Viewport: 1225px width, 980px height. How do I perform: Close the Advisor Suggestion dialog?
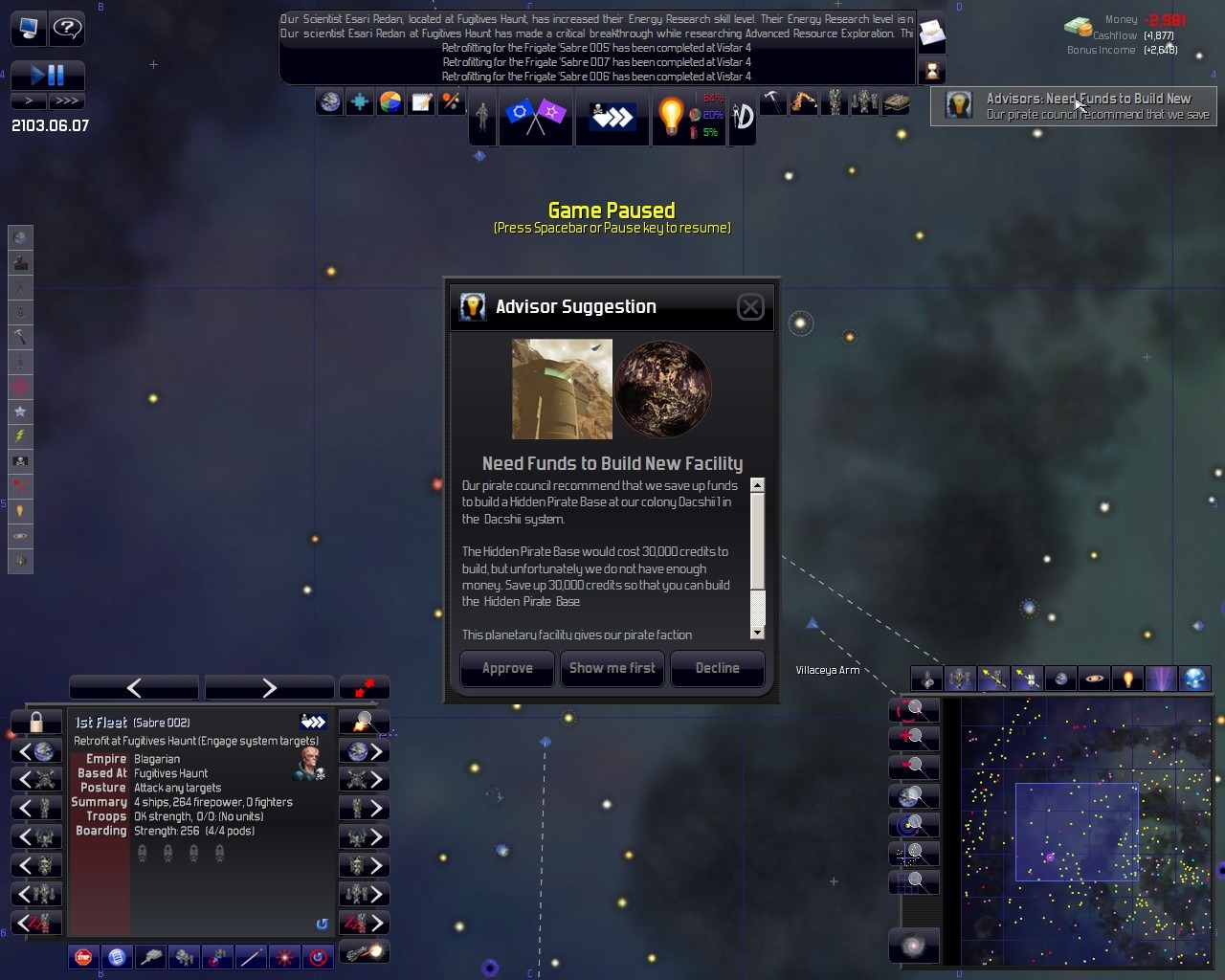pos(750,306)
